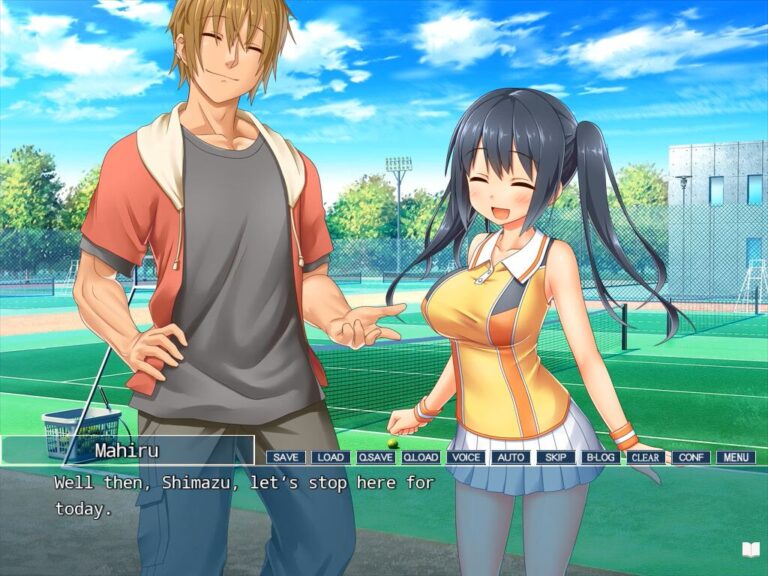Quick save with Q.SAVE
Viewport: 768px width, 576px height.
coord(375,457)
